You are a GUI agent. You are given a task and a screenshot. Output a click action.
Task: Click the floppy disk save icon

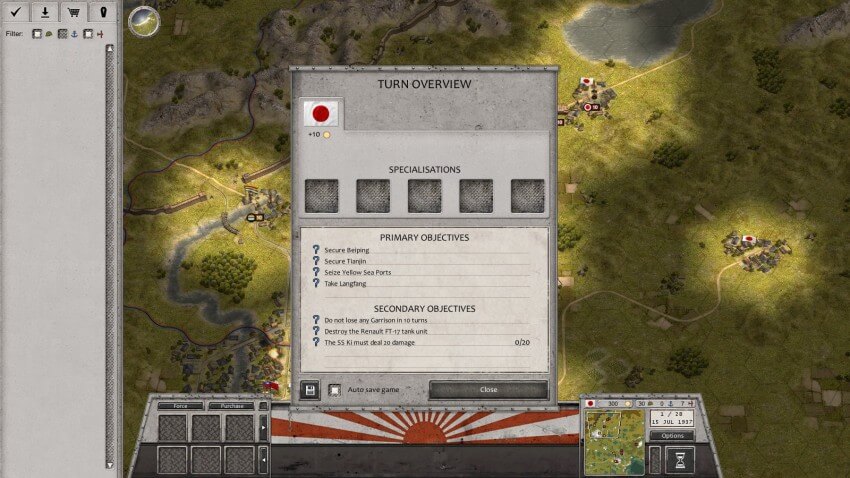pos(309,389)
